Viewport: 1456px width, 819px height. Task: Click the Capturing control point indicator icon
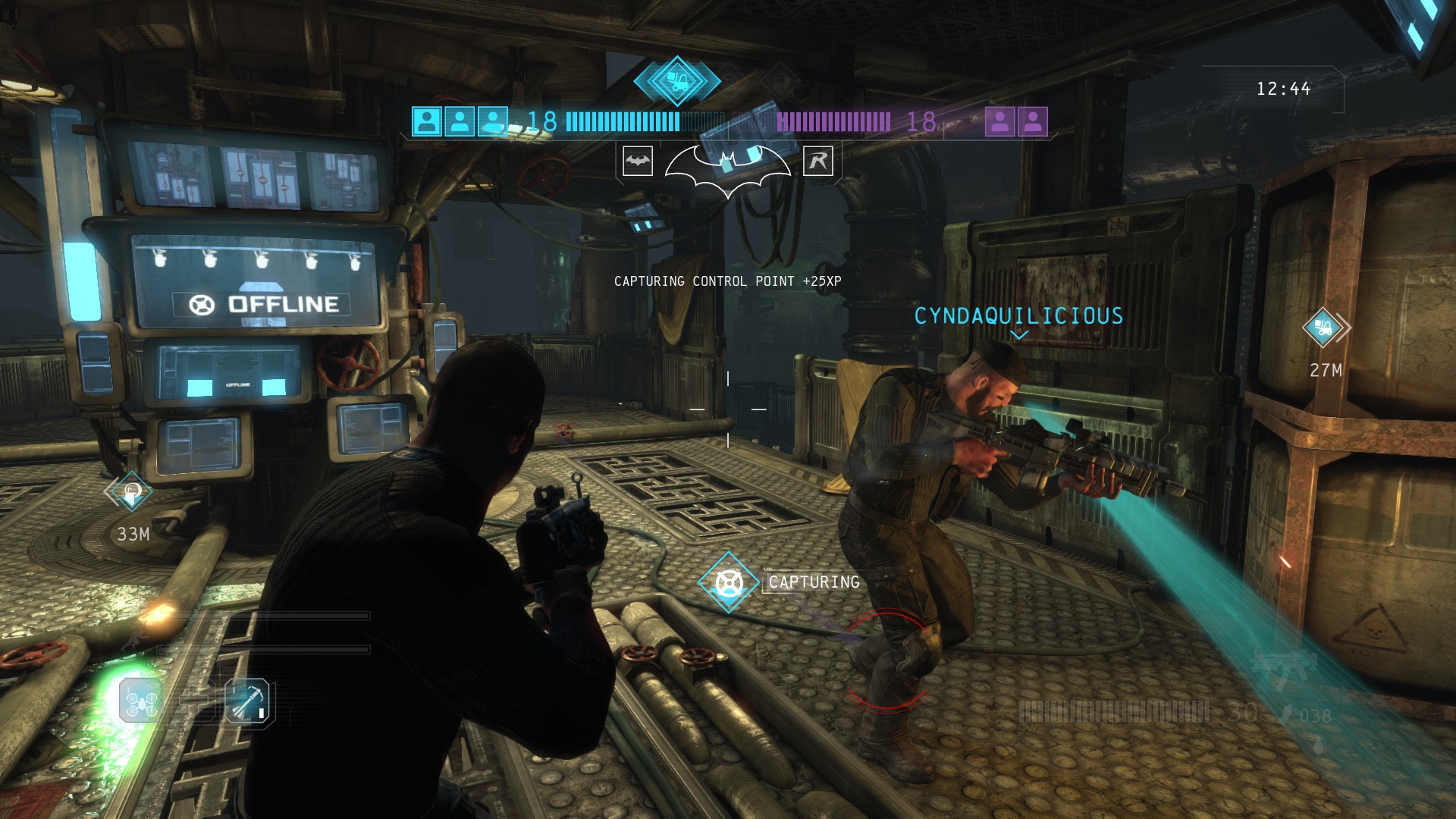pyautogui.click(x=729, y=582)
